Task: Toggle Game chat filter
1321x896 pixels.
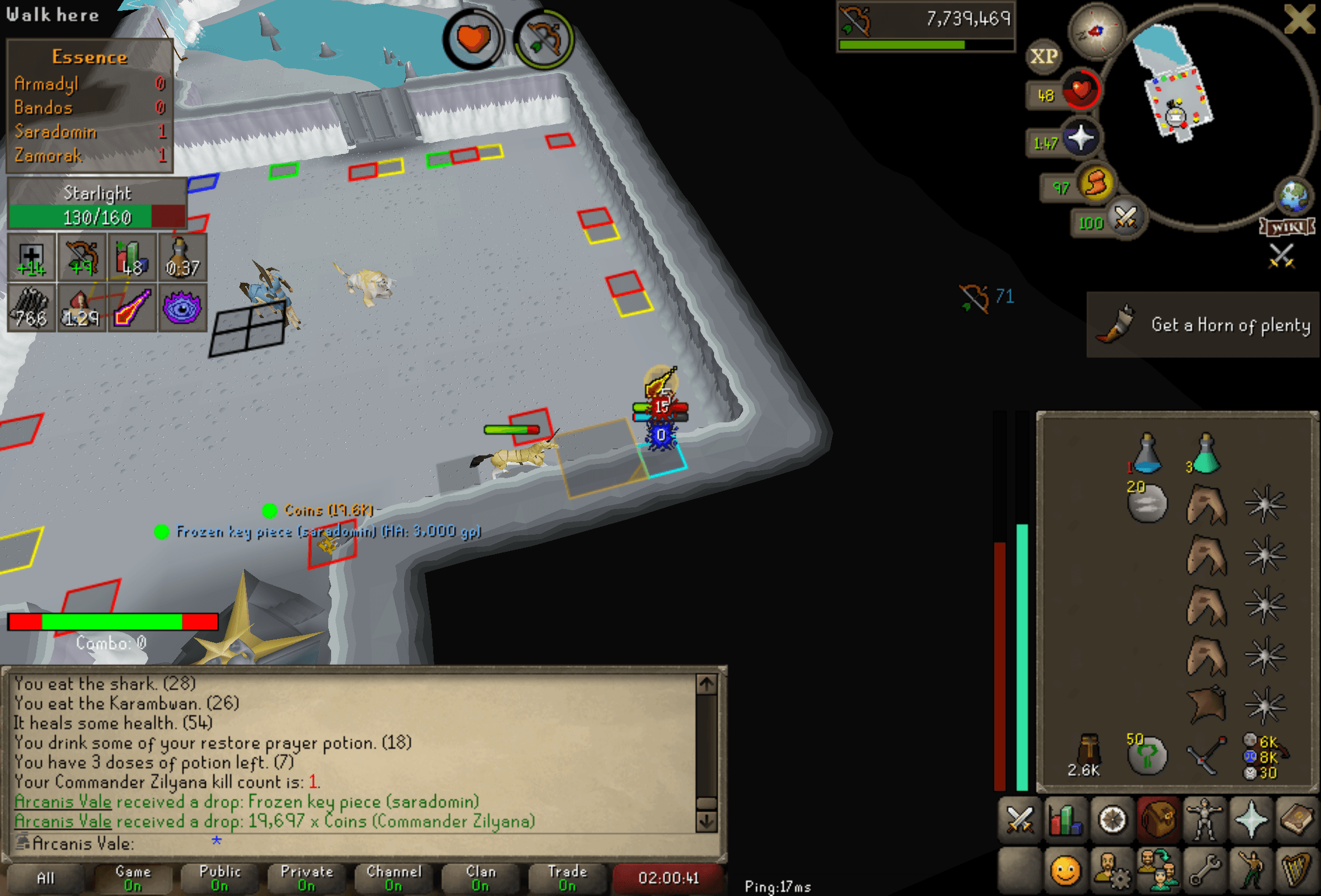Action: (x=132, y=878)
